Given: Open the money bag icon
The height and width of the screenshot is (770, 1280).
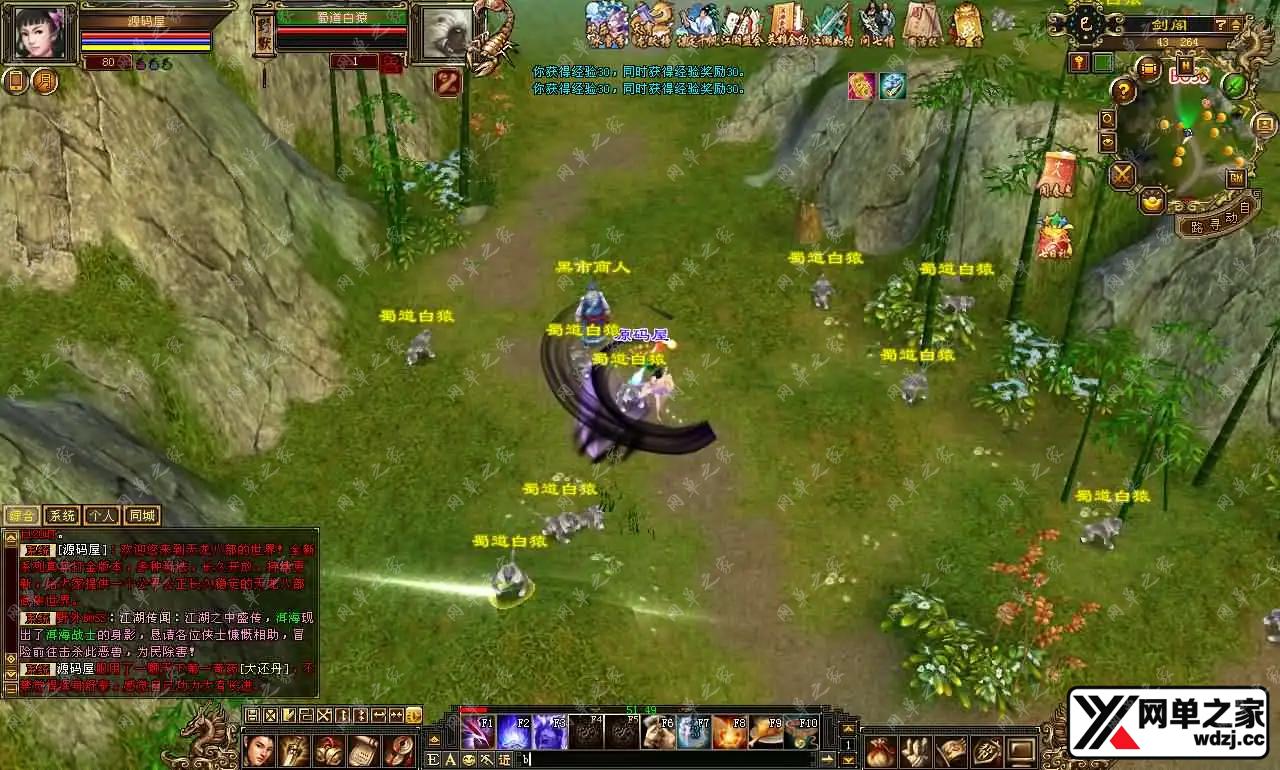Looking at the screenshot, I should point(880,749).
